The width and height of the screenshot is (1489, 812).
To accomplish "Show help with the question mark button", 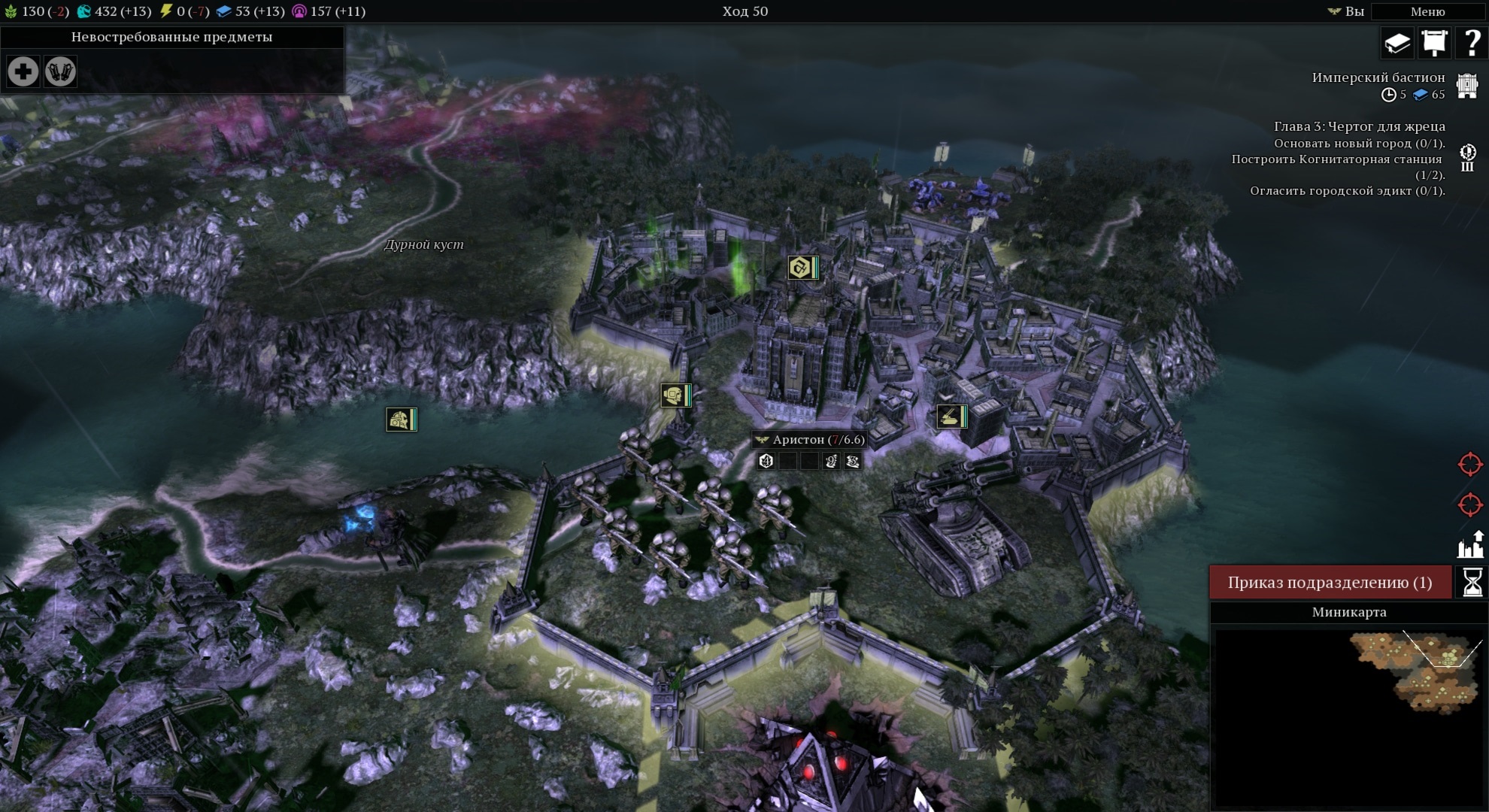I will (1471, 43).
